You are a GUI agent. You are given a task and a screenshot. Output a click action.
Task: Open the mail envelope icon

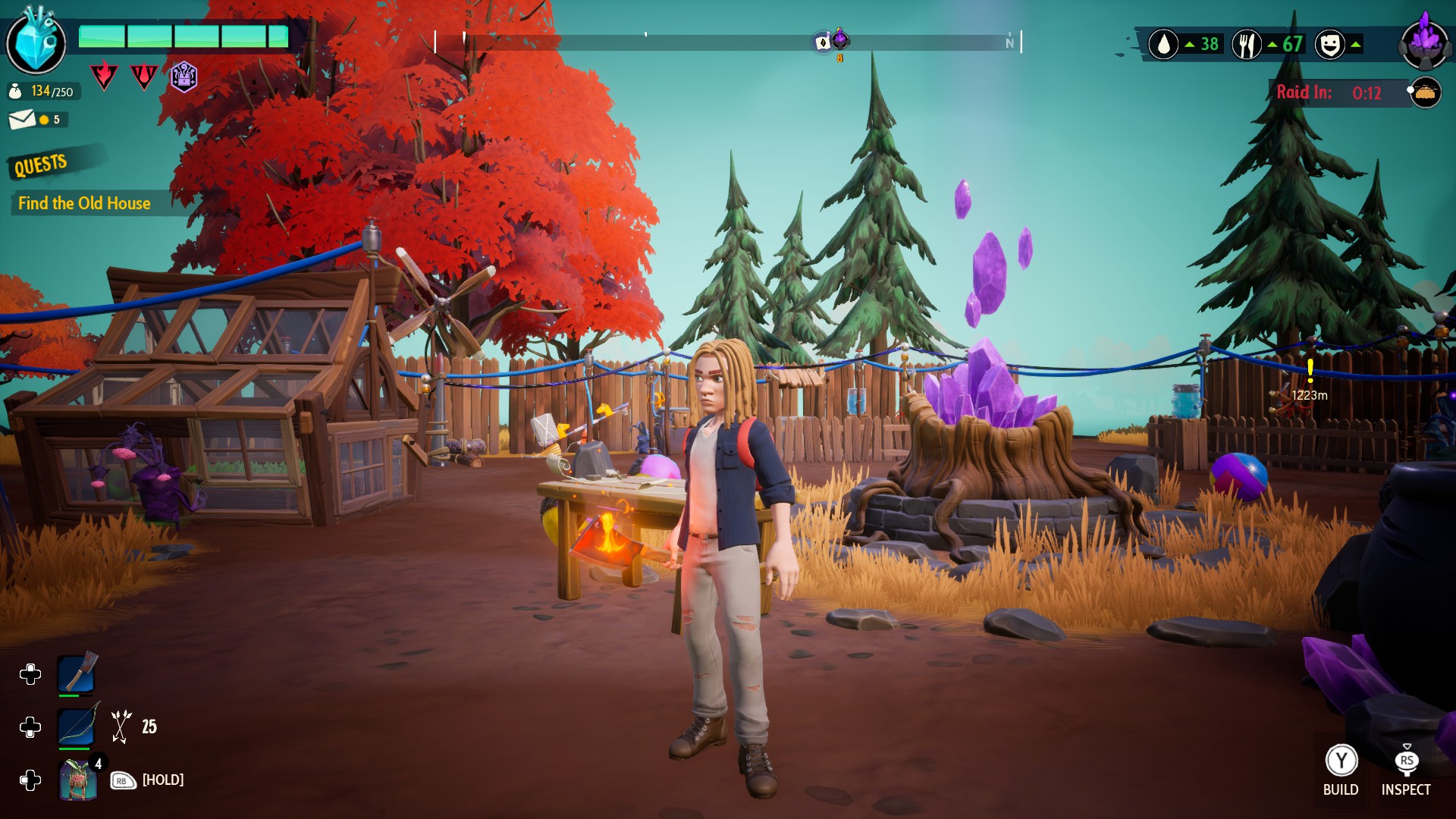coord(22,119)
